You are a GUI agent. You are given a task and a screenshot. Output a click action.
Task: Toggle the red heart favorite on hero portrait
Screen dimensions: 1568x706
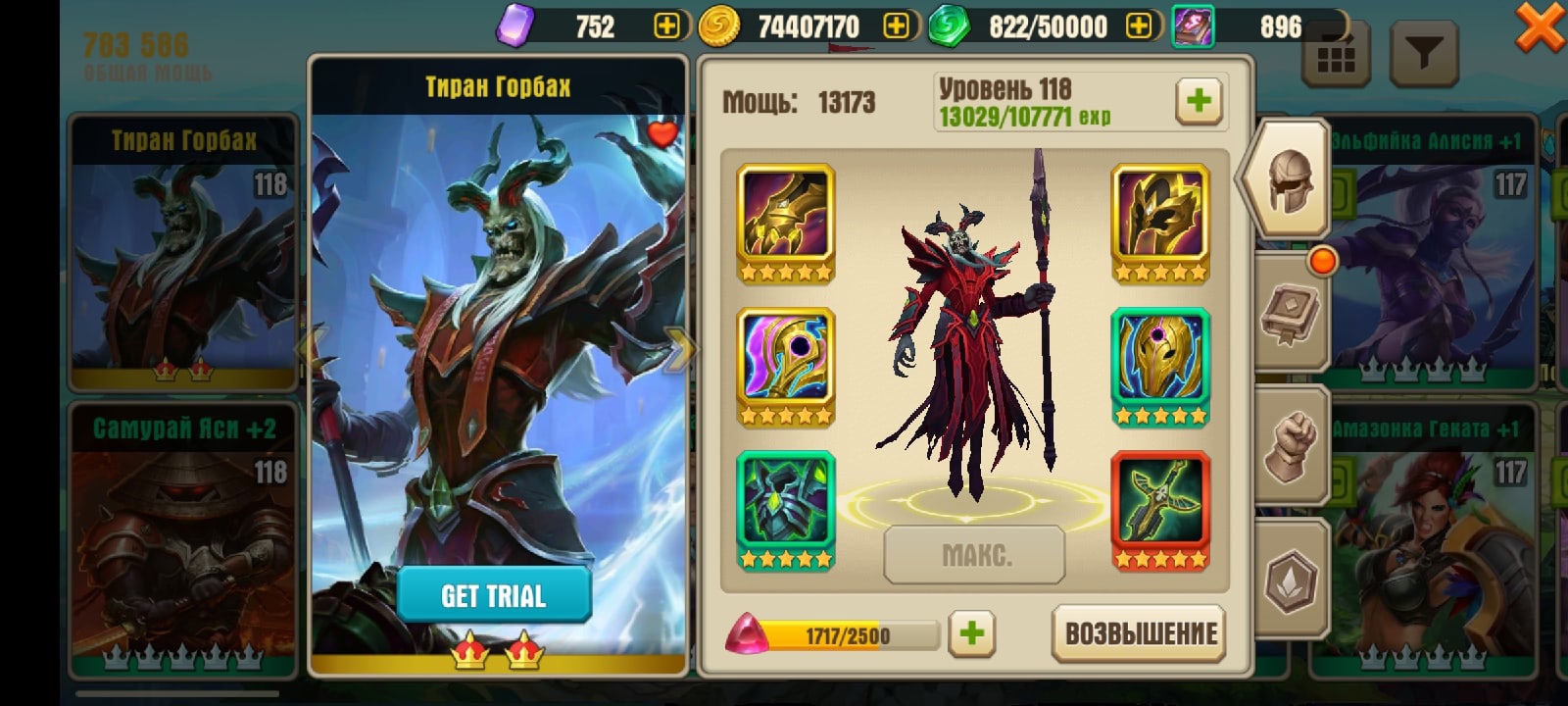point(662,132)
